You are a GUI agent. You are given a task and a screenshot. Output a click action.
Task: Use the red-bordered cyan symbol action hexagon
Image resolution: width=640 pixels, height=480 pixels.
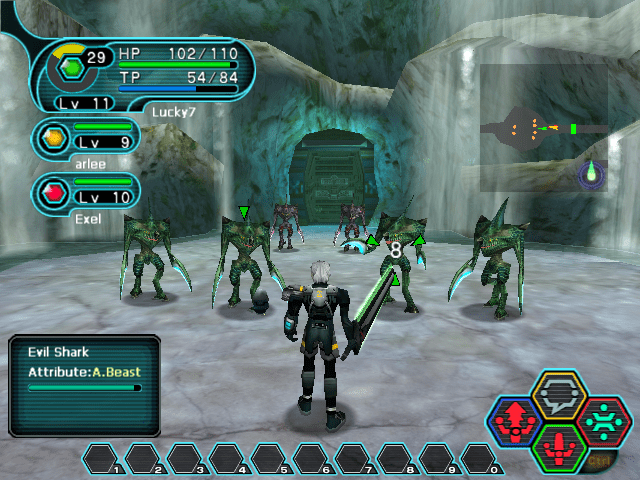click(x=603, y=421)
